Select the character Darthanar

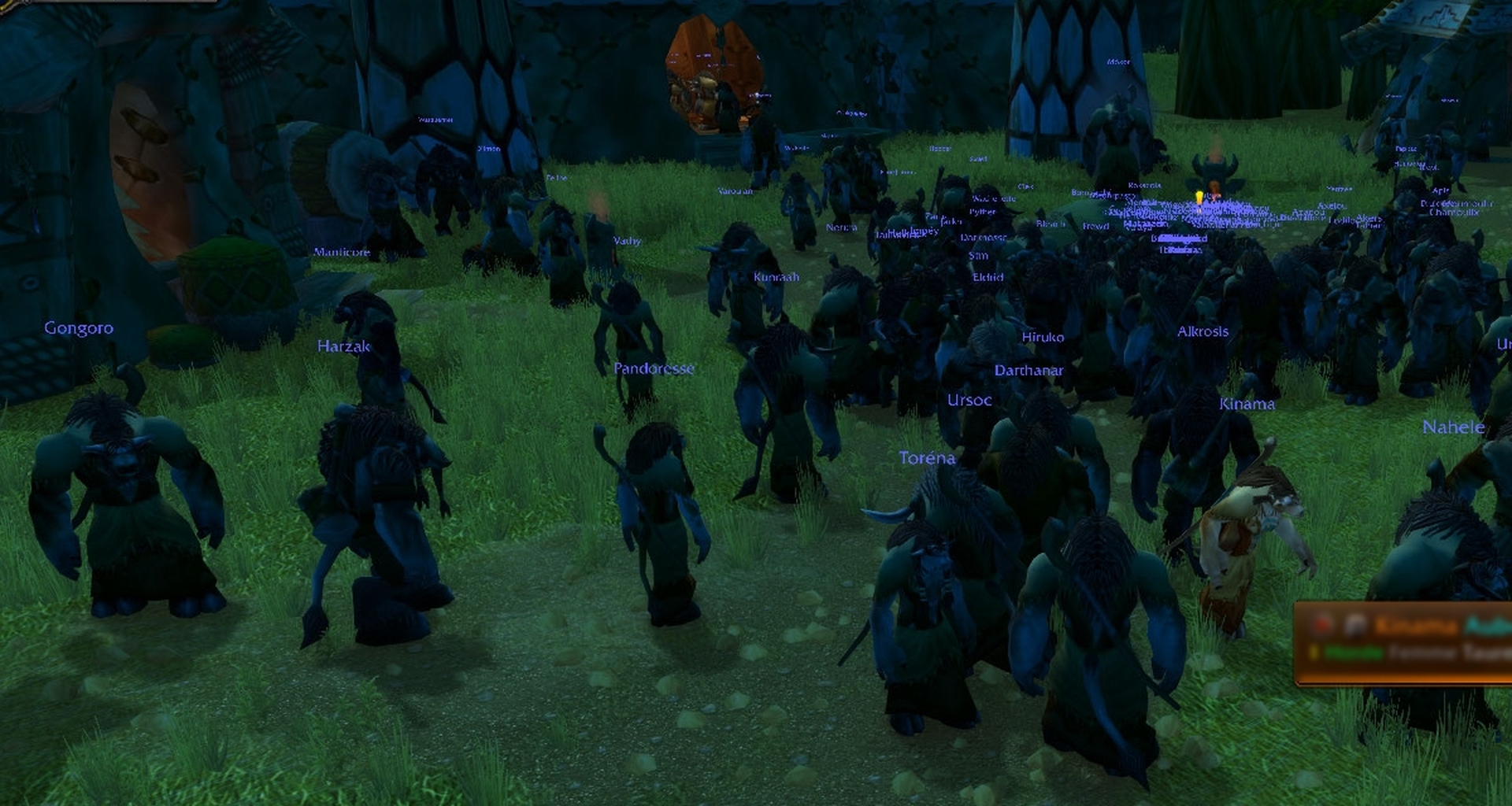tap(1028, 370)
